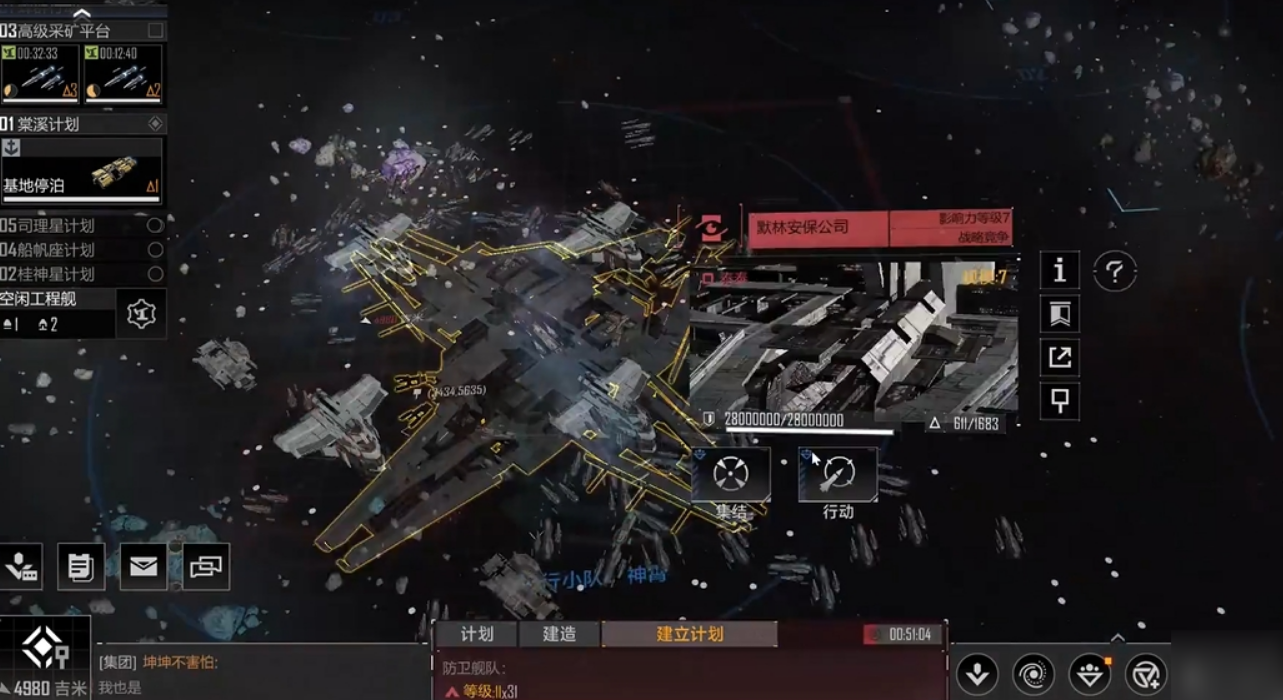Open the info 'i' panel

1060,270
